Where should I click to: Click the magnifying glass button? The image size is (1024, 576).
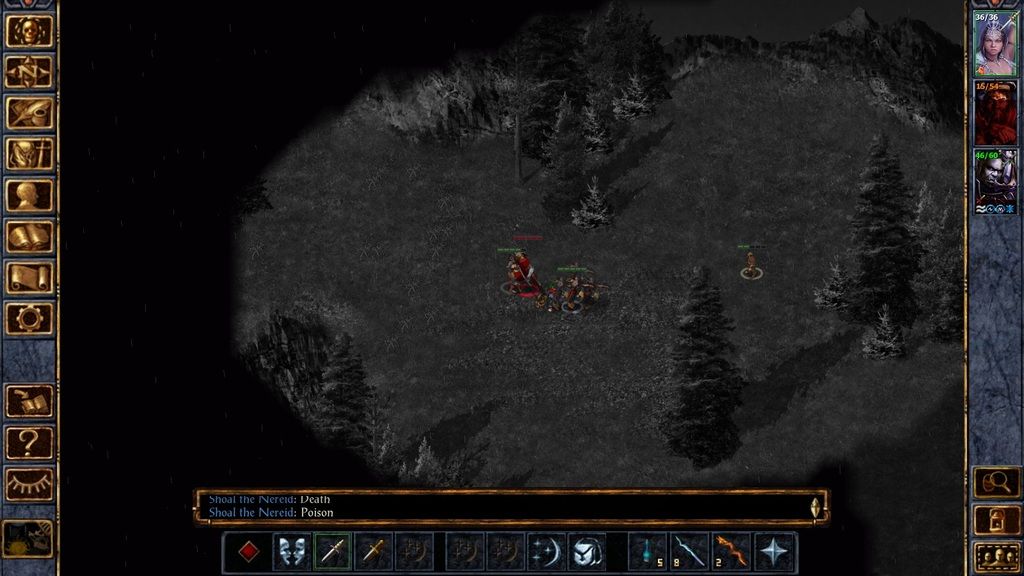coord(996,483)
